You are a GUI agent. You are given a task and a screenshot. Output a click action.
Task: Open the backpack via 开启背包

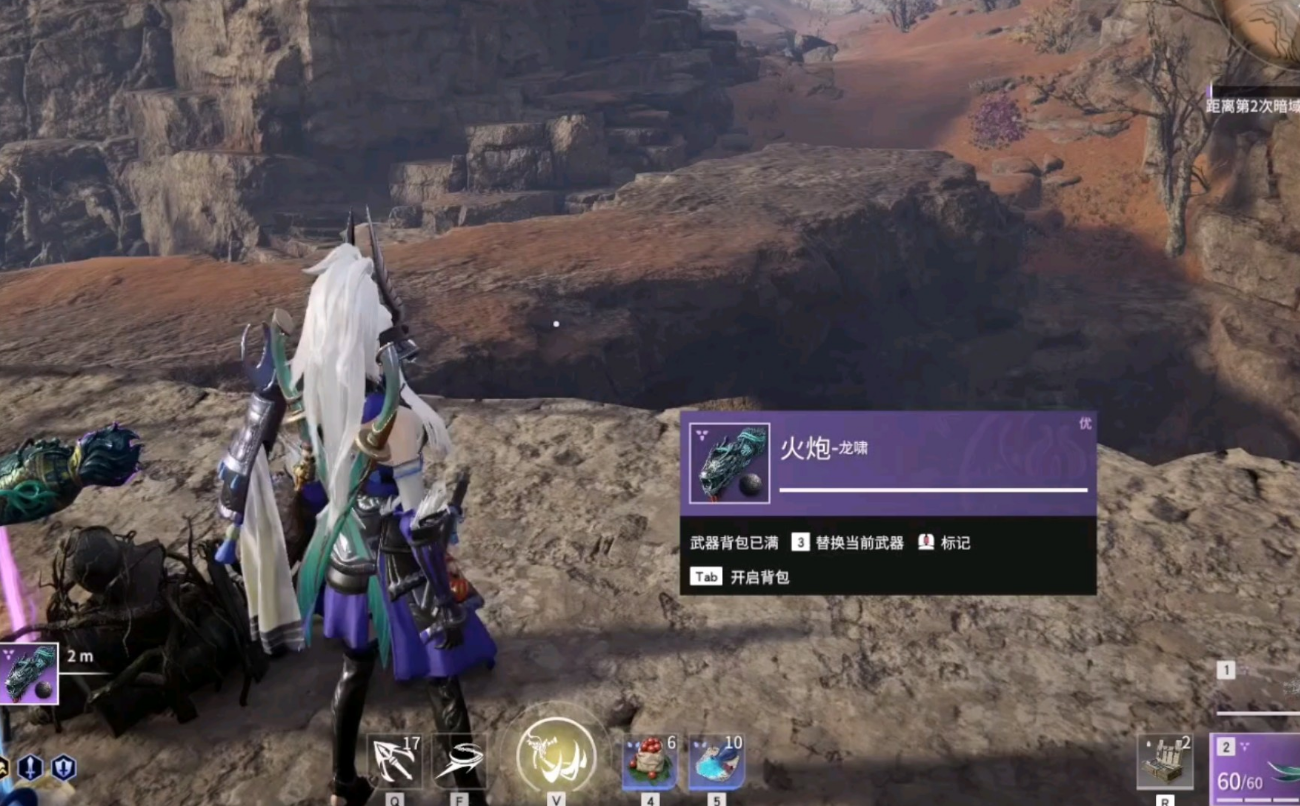click(759, 577)
